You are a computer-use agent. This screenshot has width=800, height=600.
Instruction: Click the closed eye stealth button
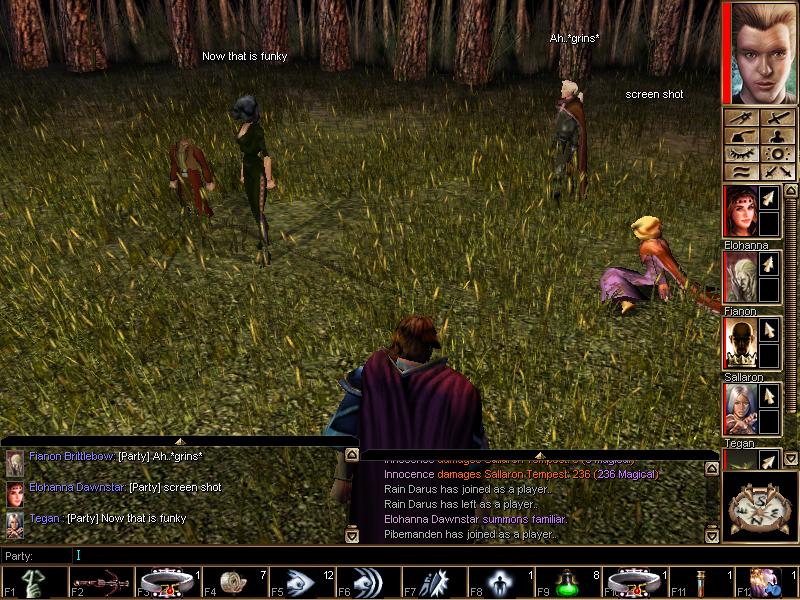point(741,153)
